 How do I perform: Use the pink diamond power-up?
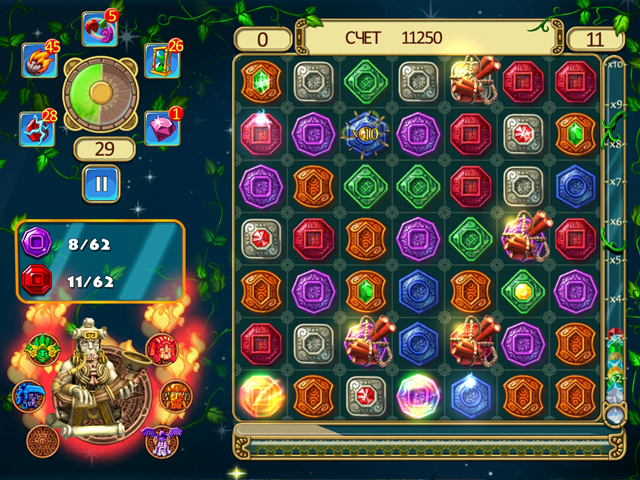point(160,128)
